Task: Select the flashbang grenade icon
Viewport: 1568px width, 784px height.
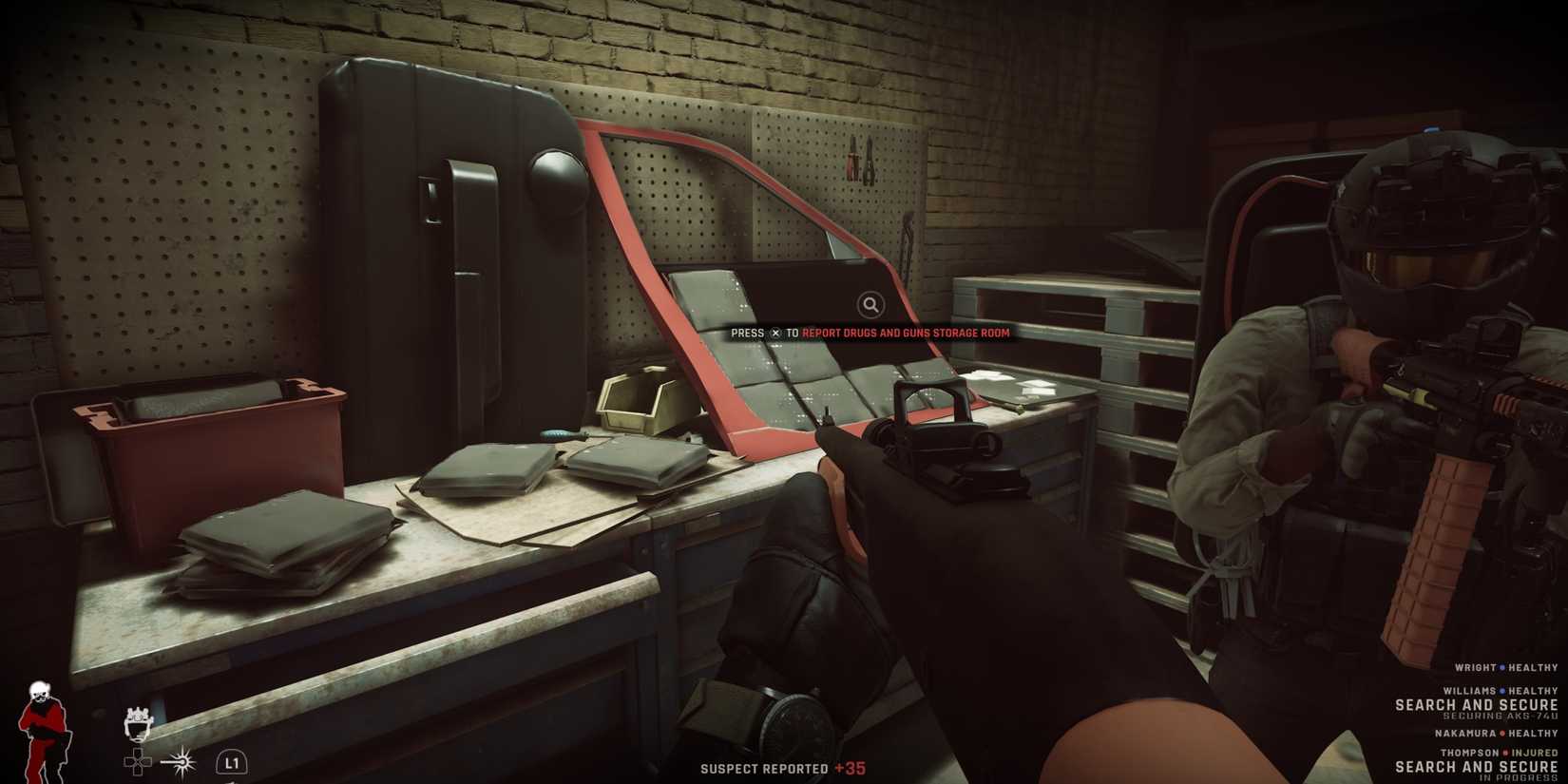Action: 182,761
